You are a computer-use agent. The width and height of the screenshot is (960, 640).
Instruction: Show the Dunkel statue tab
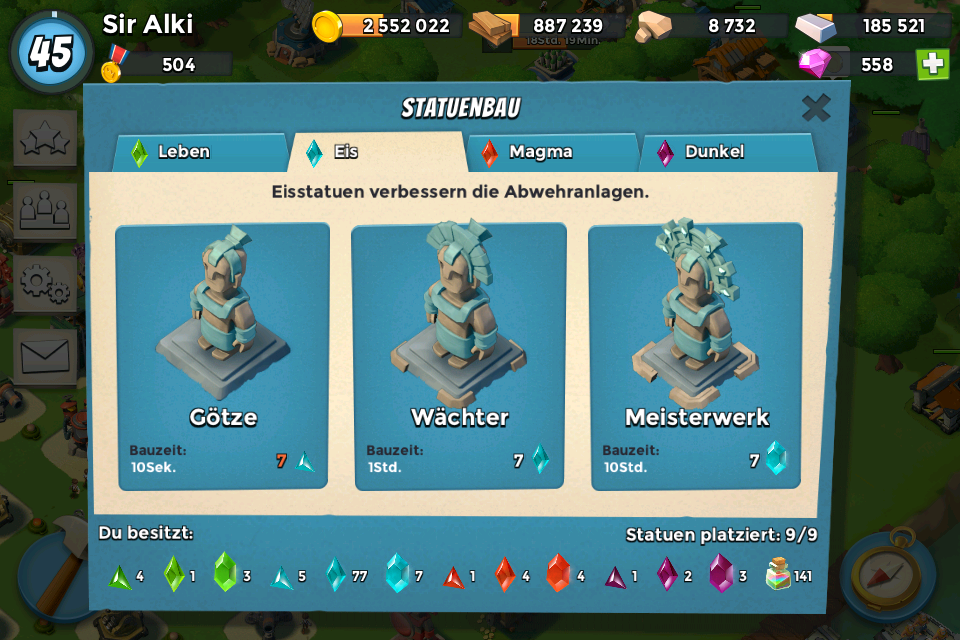pyautogui.click(x=725, y=152)
